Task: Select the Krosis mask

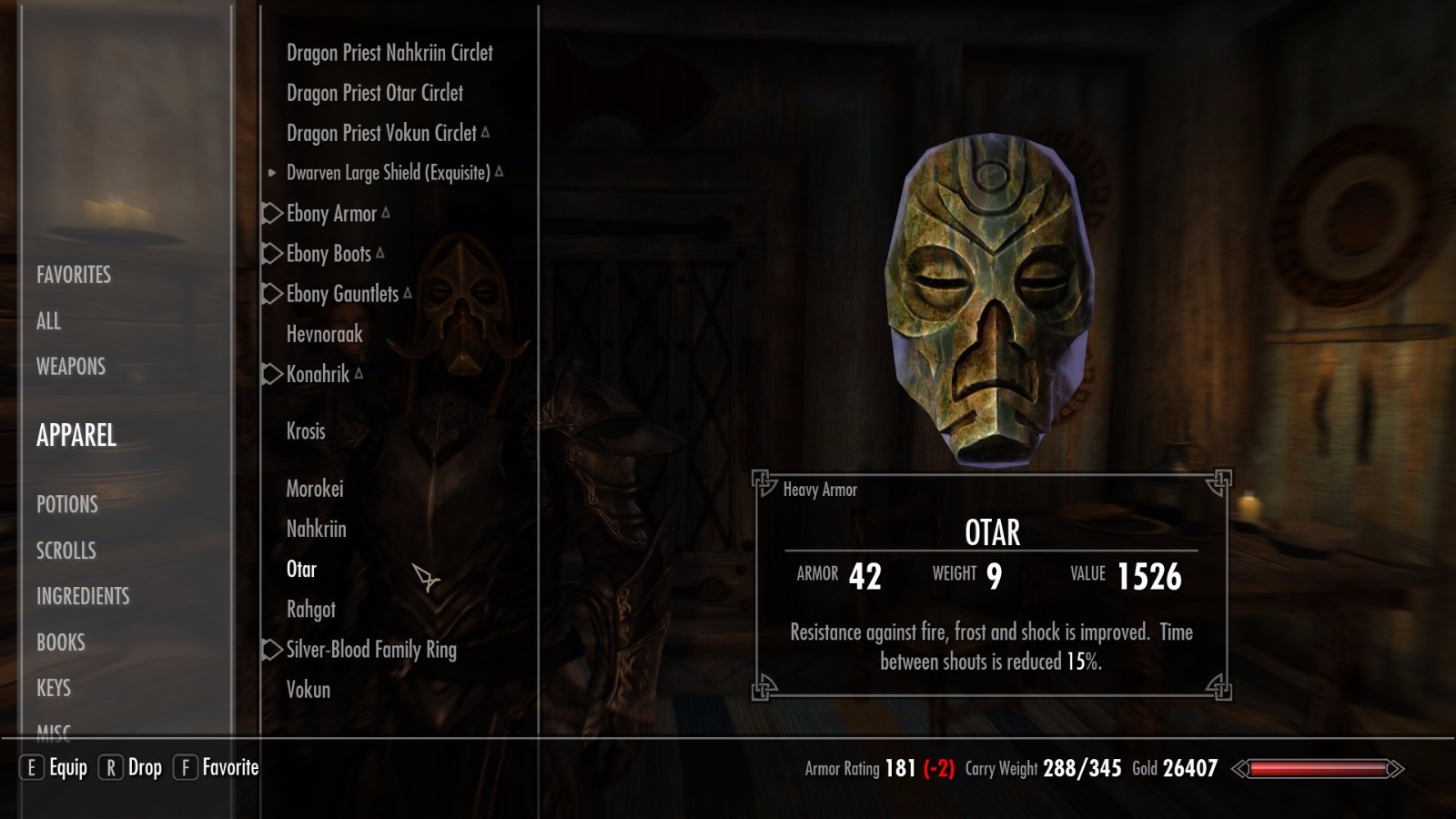Action: pyautogui.click(x=306, y=431)
